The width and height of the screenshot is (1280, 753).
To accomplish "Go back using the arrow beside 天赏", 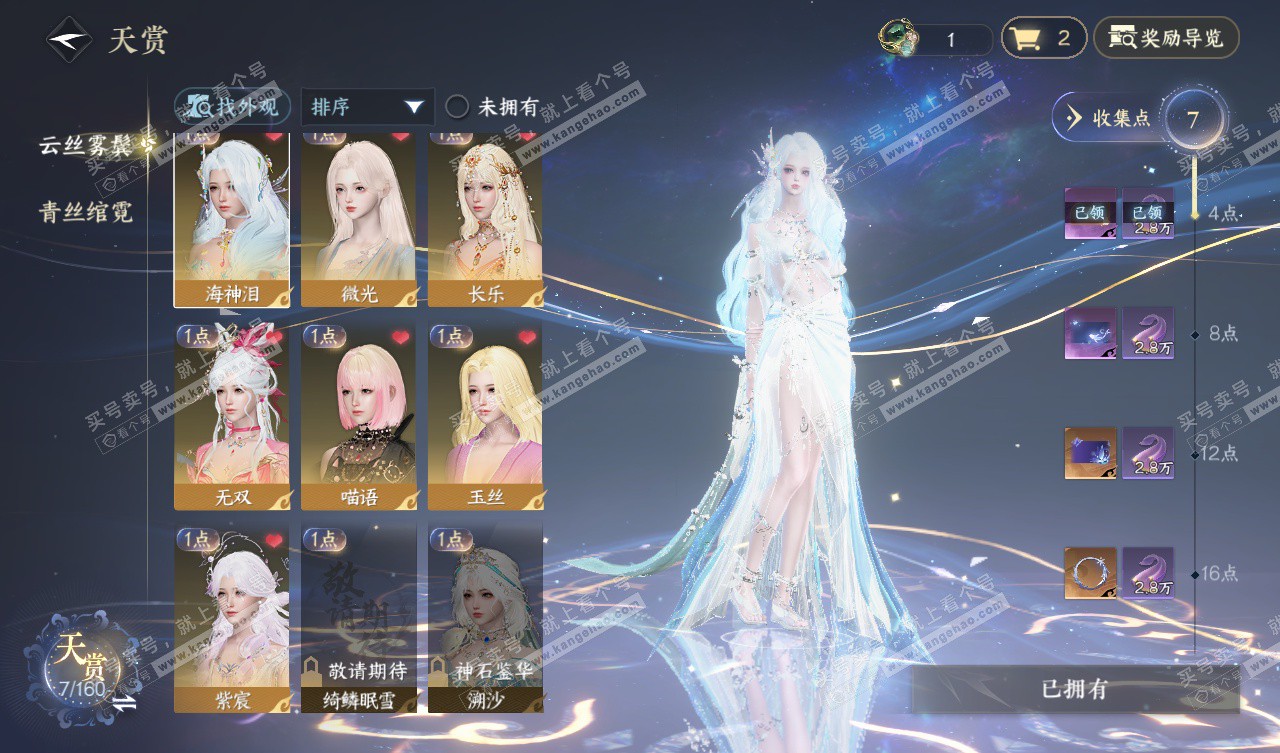I will tap(69, 39).
